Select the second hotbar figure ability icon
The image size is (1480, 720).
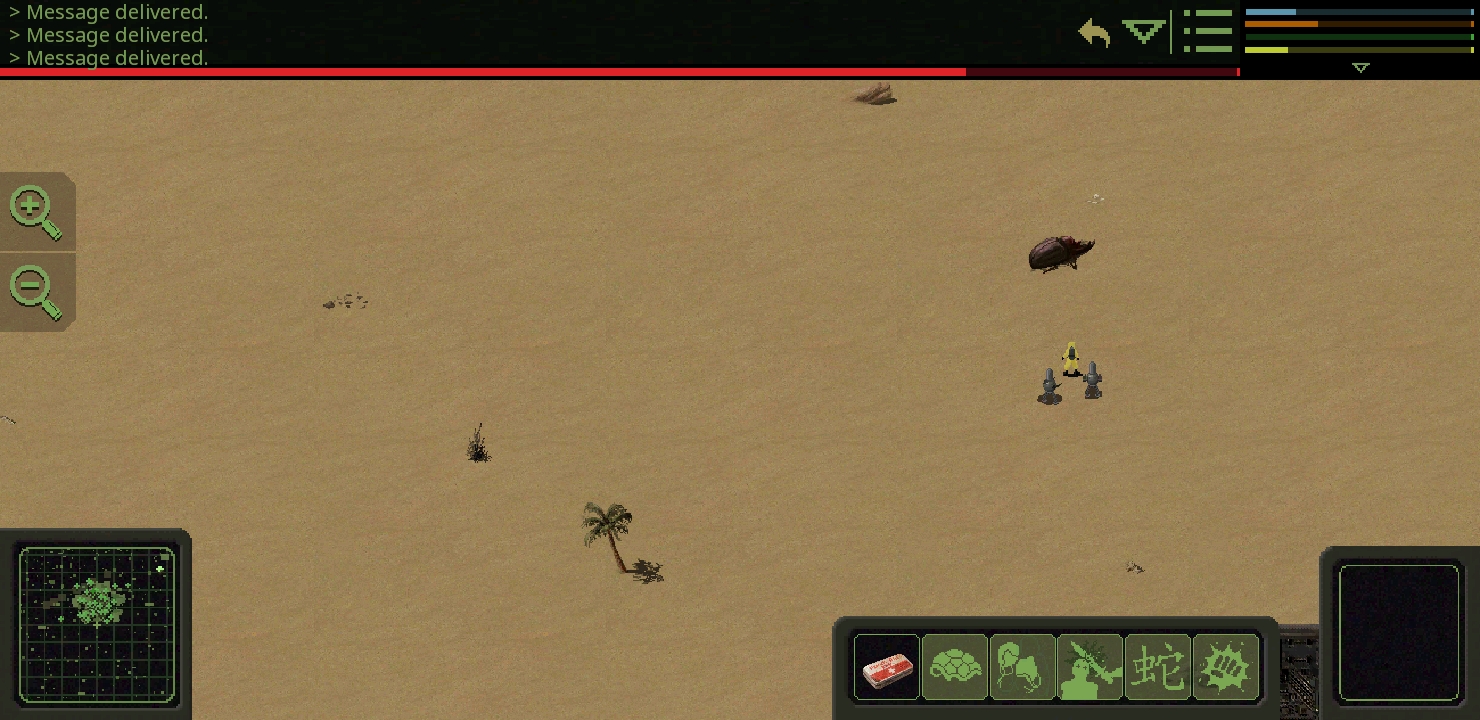coord(1023,667)
